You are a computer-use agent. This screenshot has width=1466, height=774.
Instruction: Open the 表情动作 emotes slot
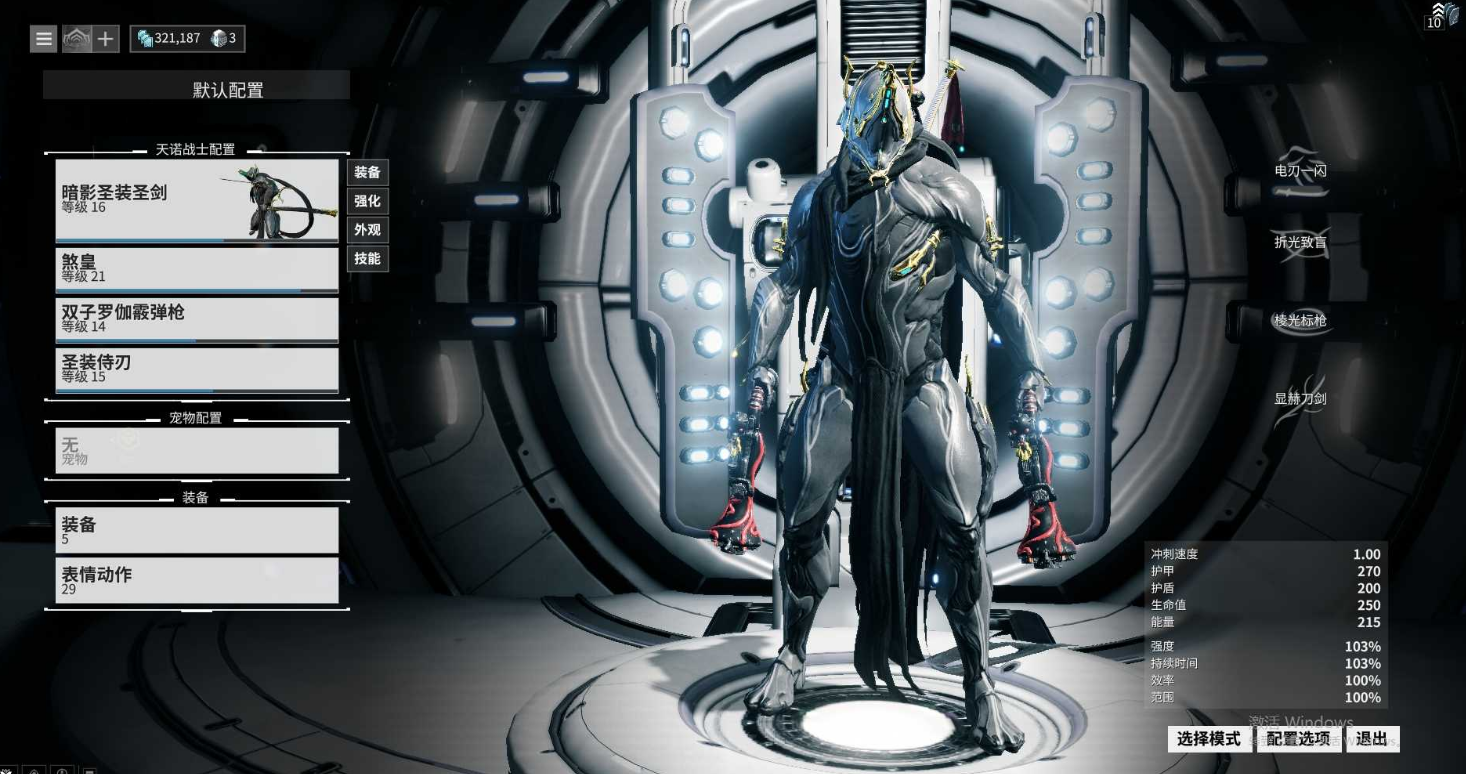tap(196, 579)
